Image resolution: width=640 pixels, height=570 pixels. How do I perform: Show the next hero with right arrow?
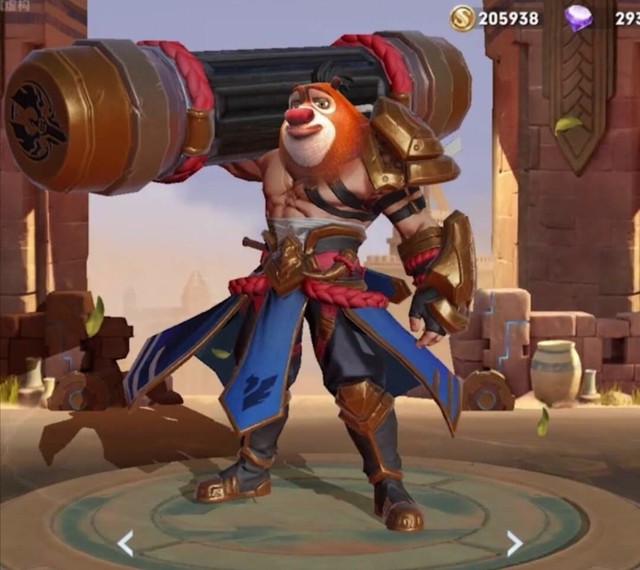click(x=514, y=543)
